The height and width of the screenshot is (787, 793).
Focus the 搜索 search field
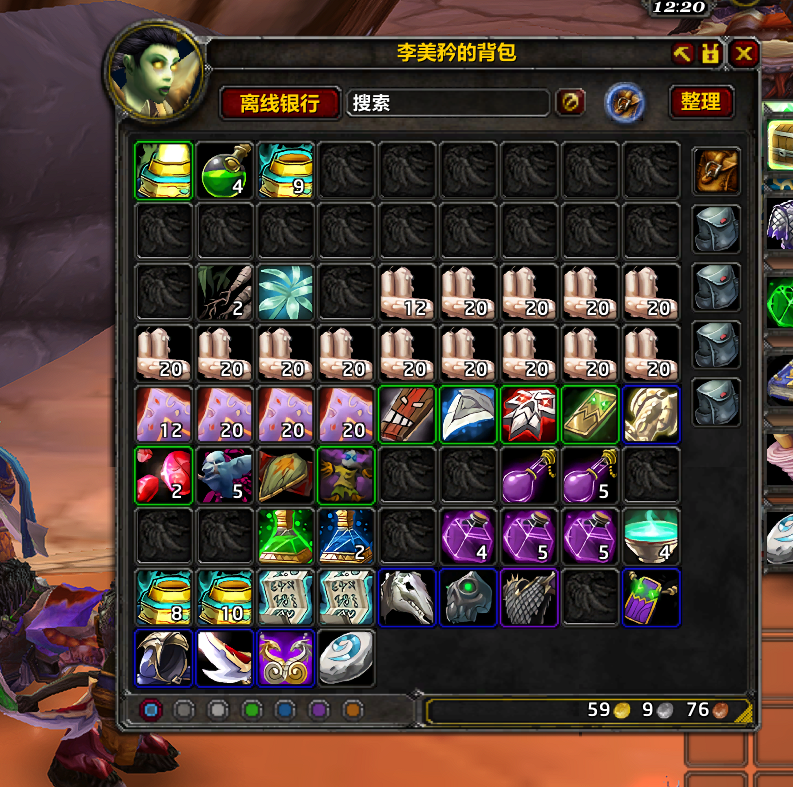coord(447,102)
